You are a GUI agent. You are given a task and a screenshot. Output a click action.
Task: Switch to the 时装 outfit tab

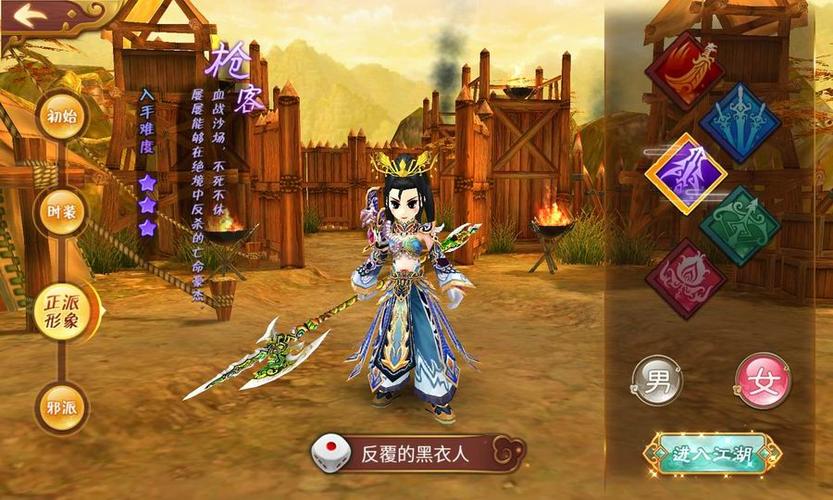point(62,210)
